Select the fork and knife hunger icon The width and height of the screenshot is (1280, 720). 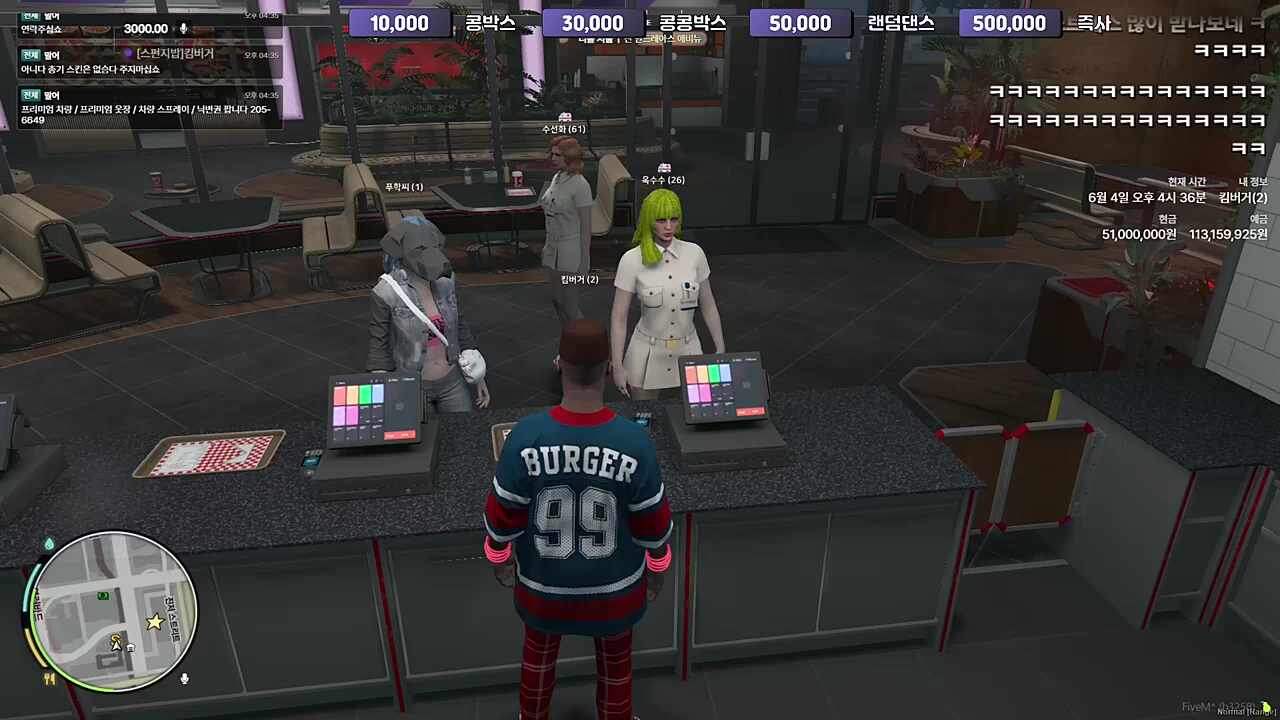tap(49, 678)
